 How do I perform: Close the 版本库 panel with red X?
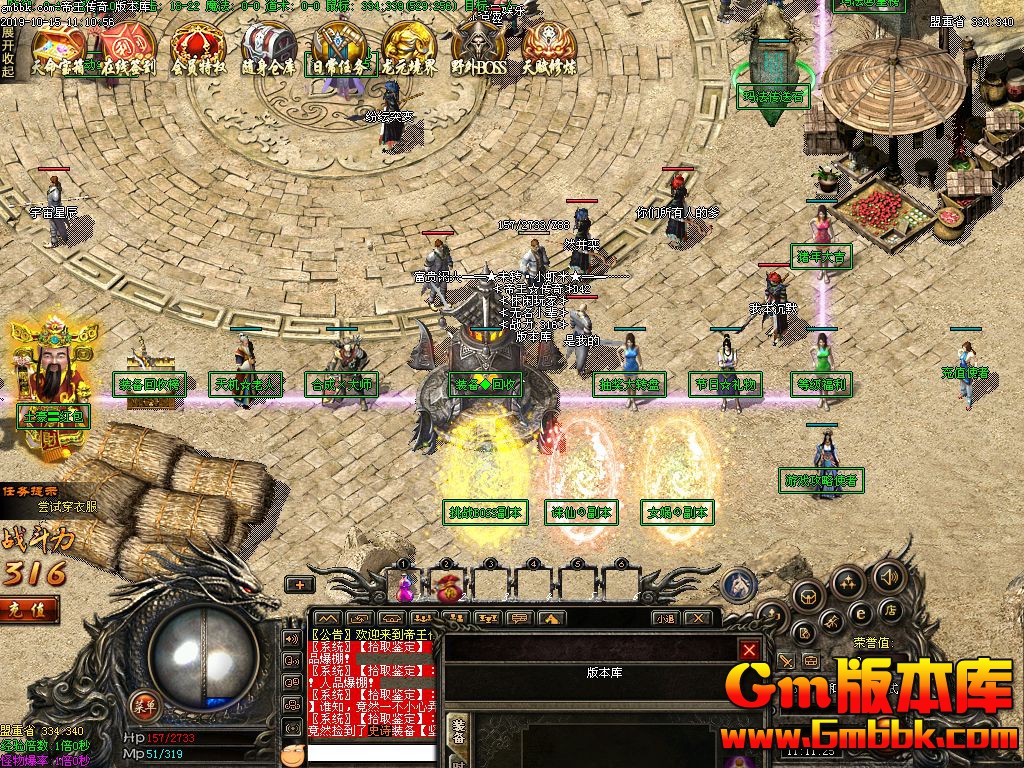click(x=749, y=650)
